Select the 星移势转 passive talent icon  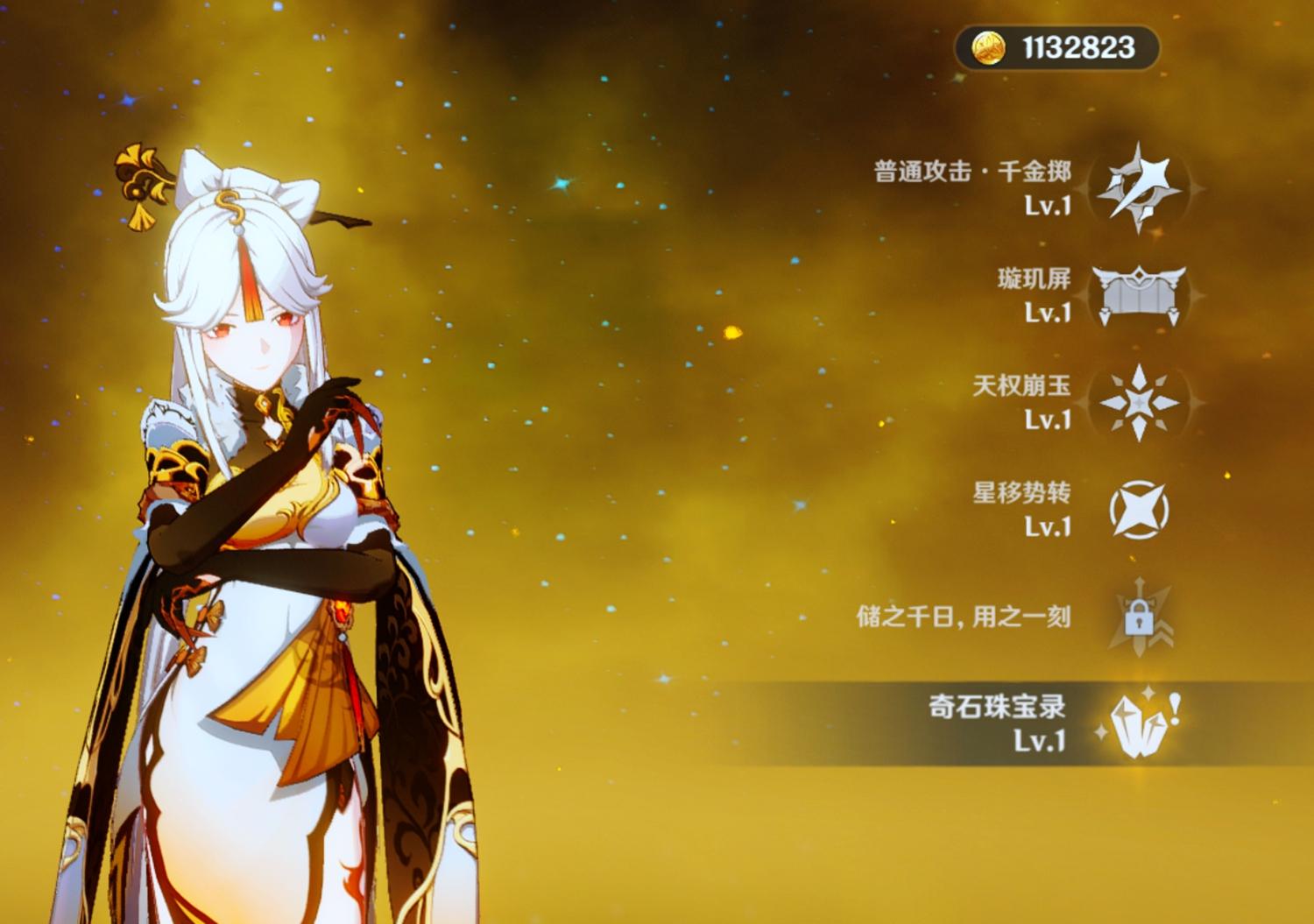(x=1138, y=510)
